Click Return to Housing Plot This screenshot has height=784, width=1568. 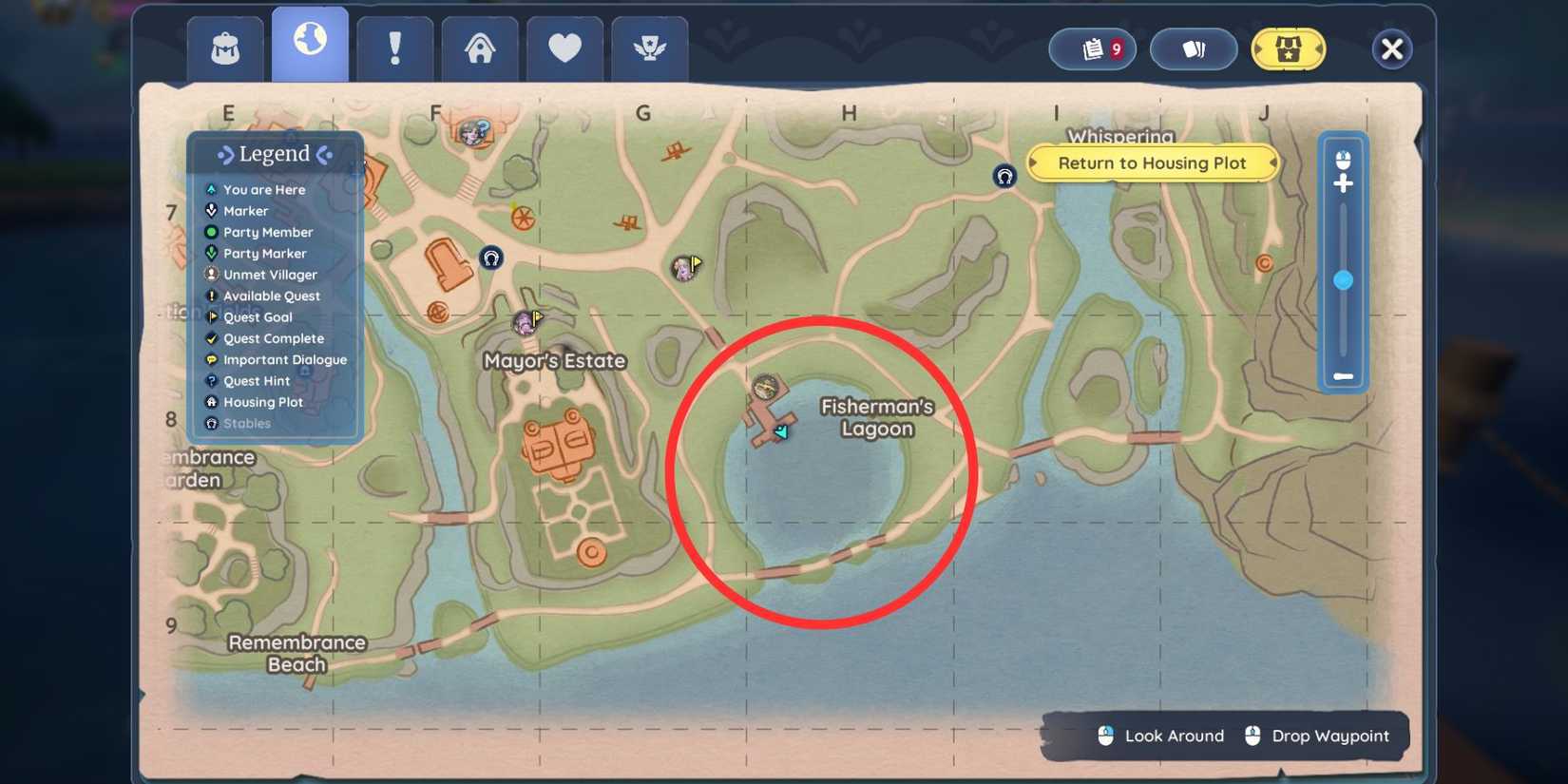click(1153, 163)
